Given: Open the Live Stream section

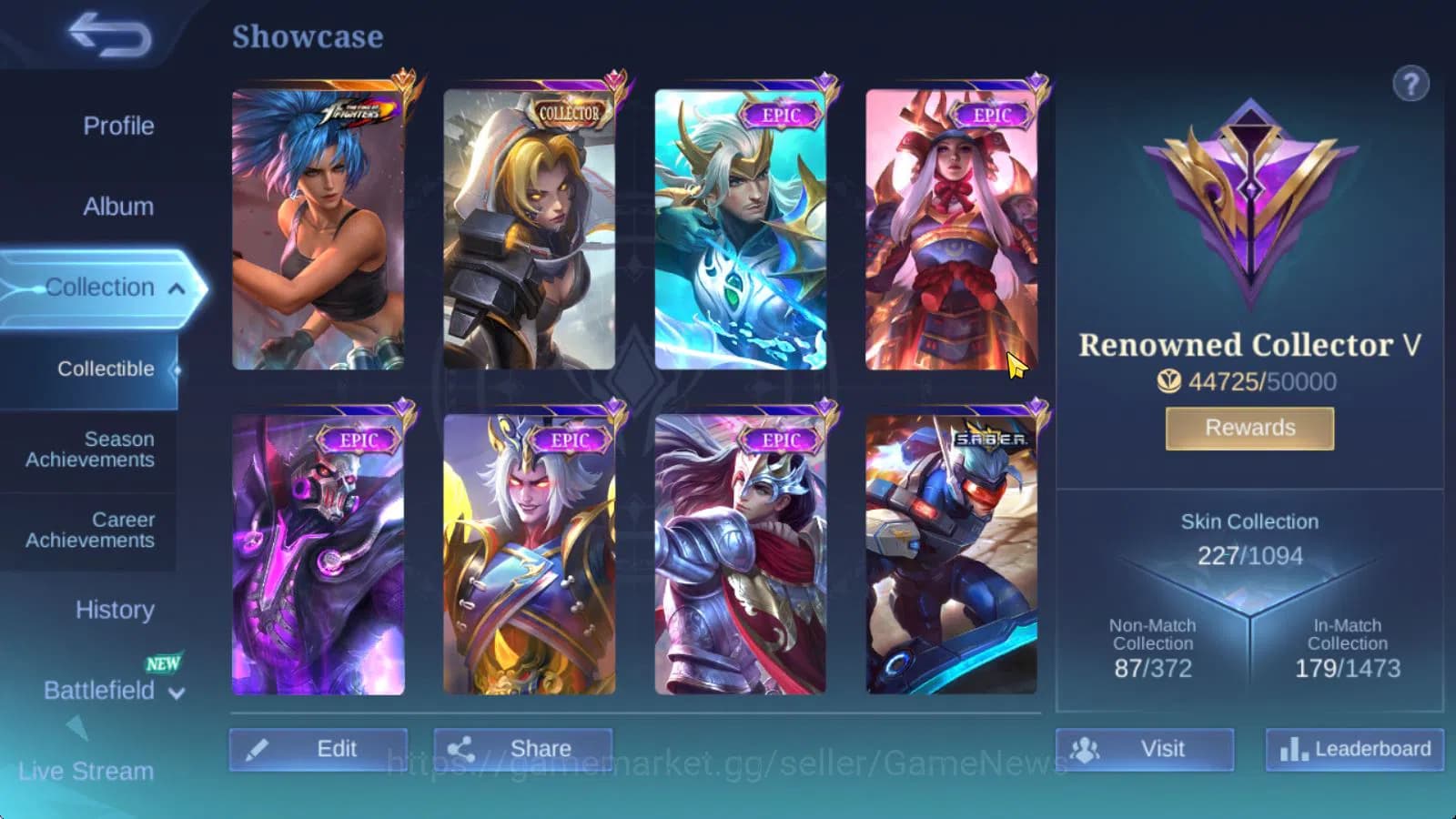Looking at the screenshot, I should pos(87,771).
